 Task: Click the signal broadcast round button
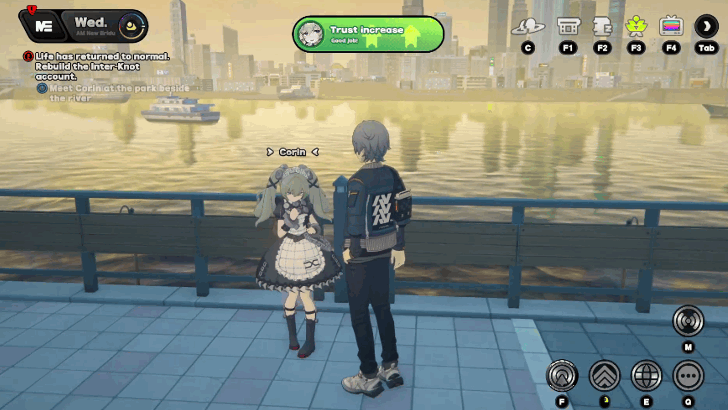click(x=688, y=320)
